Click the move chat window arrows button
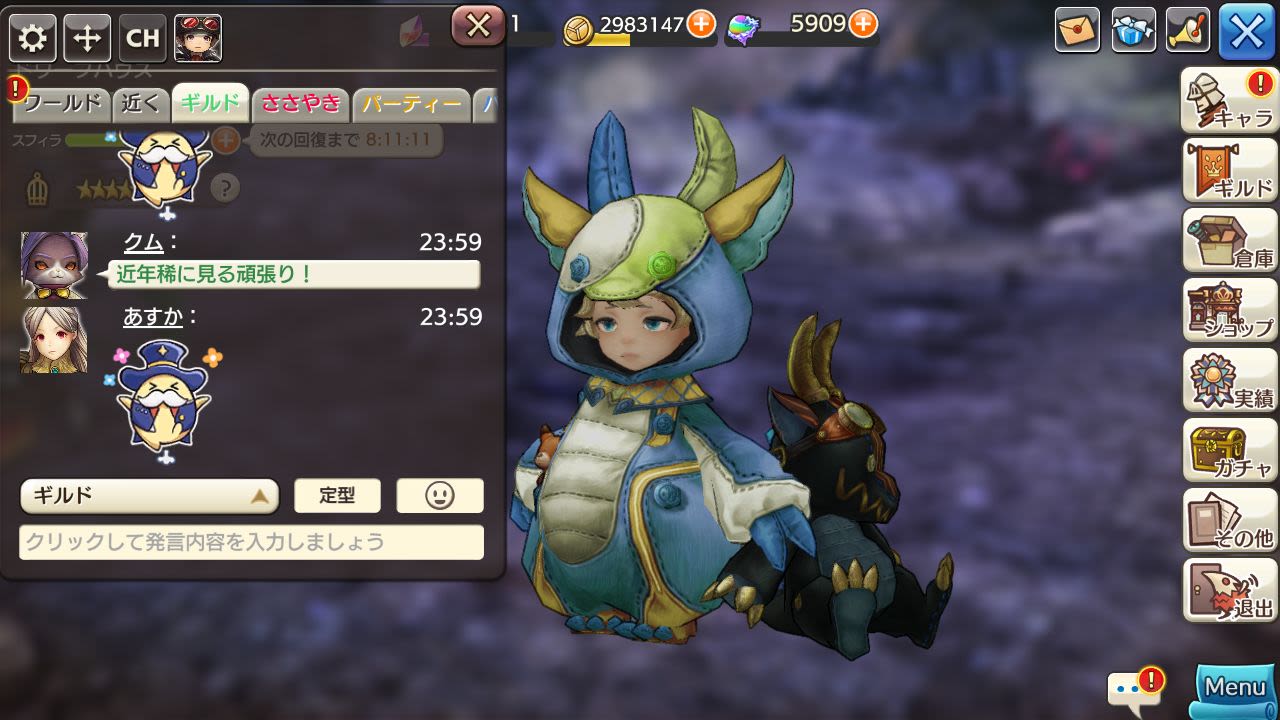The image size is (1280, 720). tap(87, 39)
